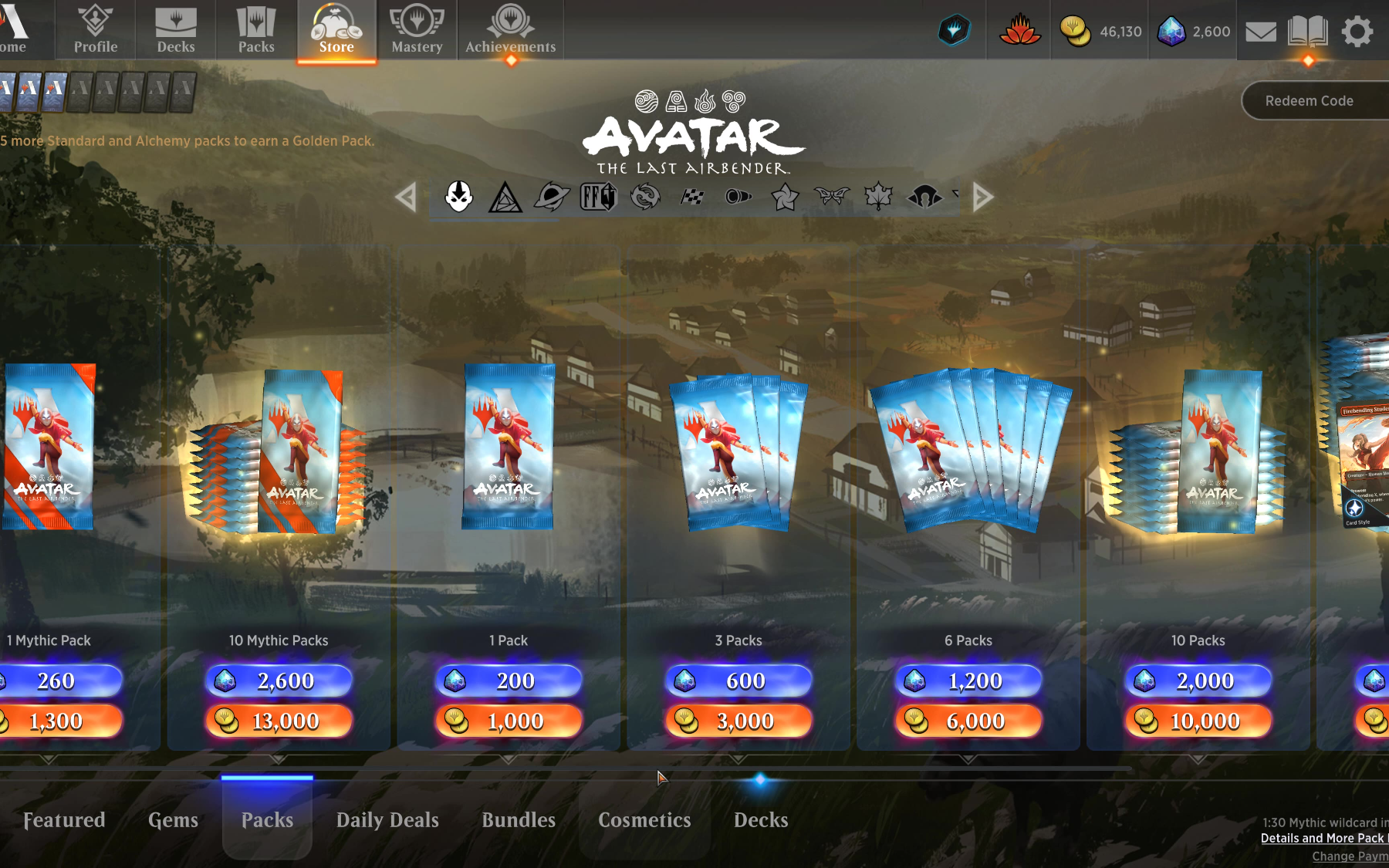
Task: Buy 10 Packs for 2,000 gems
Action: (1198, 681)
